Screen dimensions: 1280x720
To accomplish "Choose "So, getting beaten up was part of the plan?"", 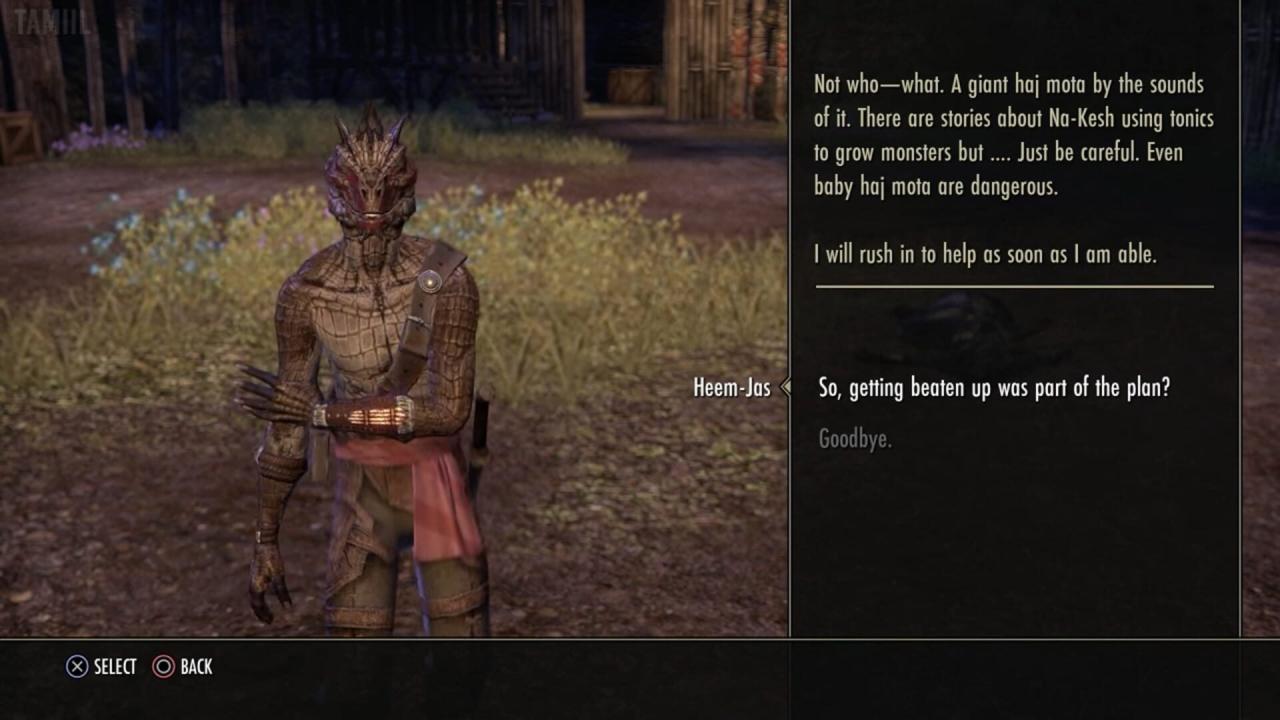I will pyautogui.click(x=993, y=388).
